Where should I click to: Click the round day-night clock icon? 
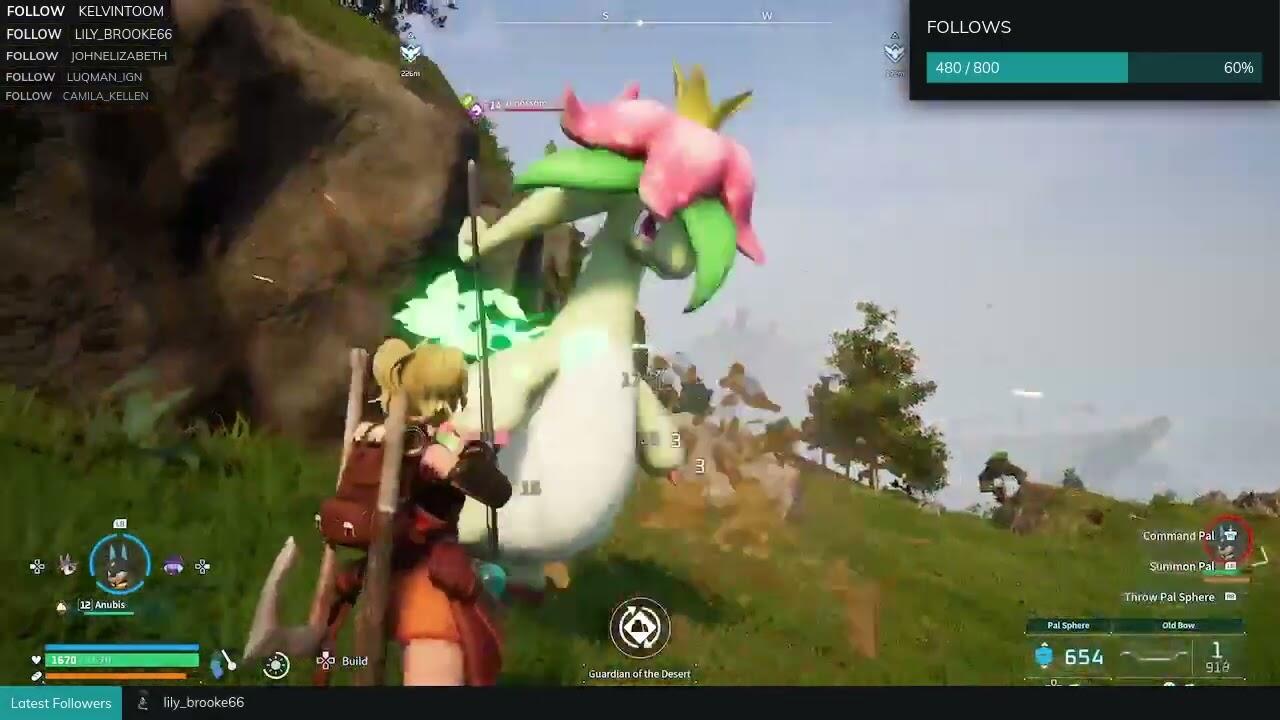click(276, 664)
